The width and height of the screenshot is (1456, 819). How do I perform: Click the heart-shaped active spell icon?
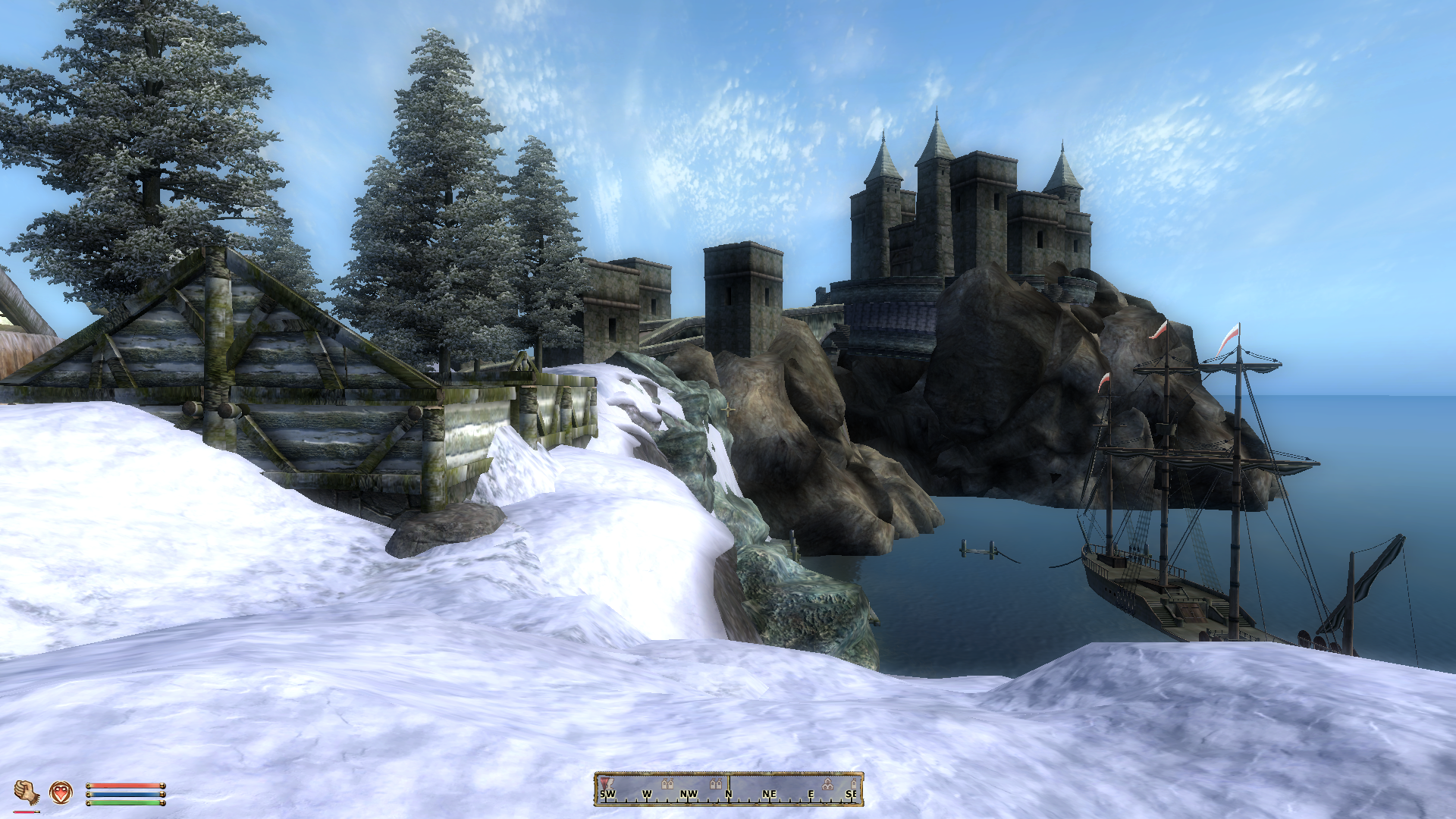(61, 792)
